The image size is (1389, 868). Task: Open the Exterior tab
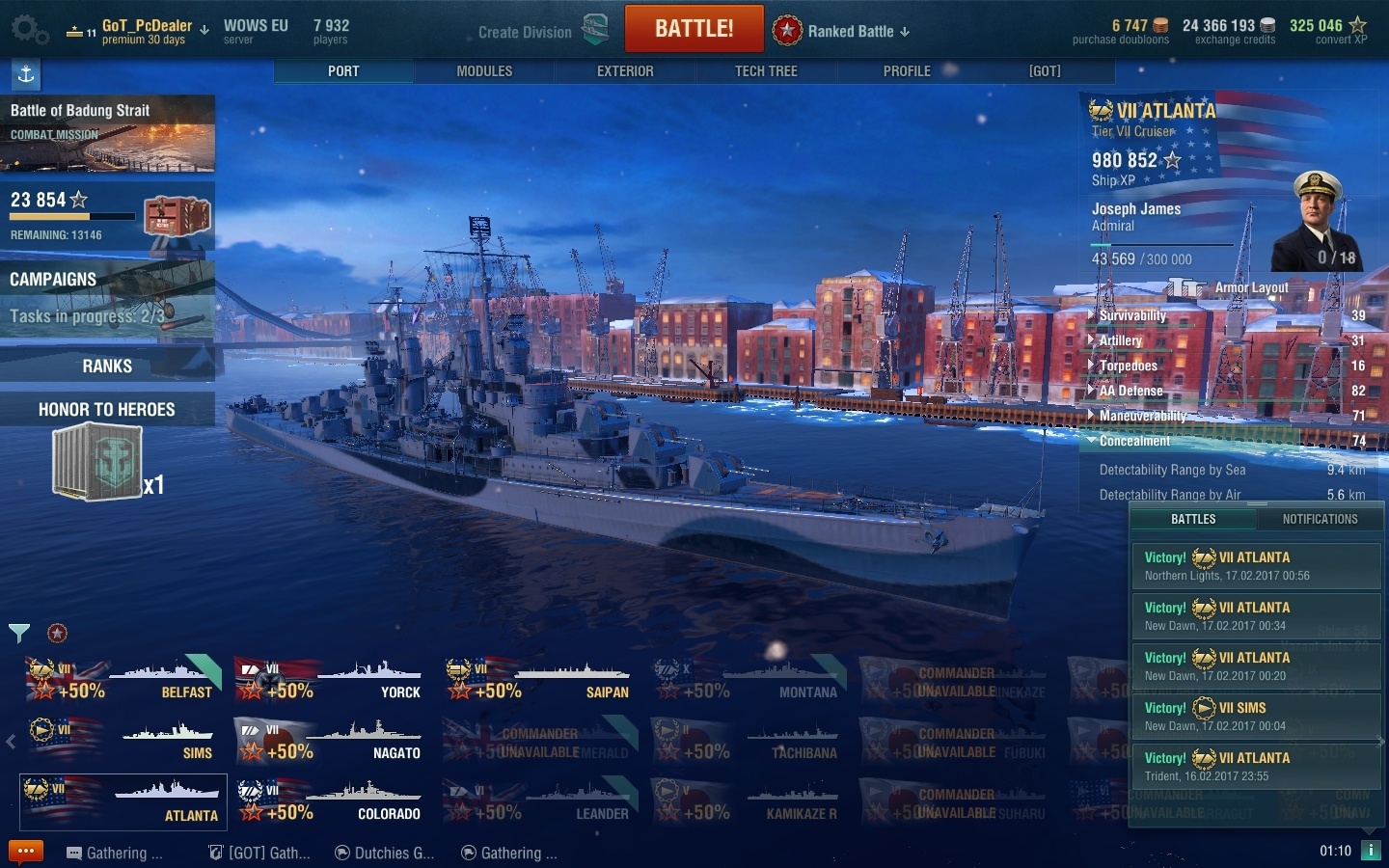[x=625, y=71]
